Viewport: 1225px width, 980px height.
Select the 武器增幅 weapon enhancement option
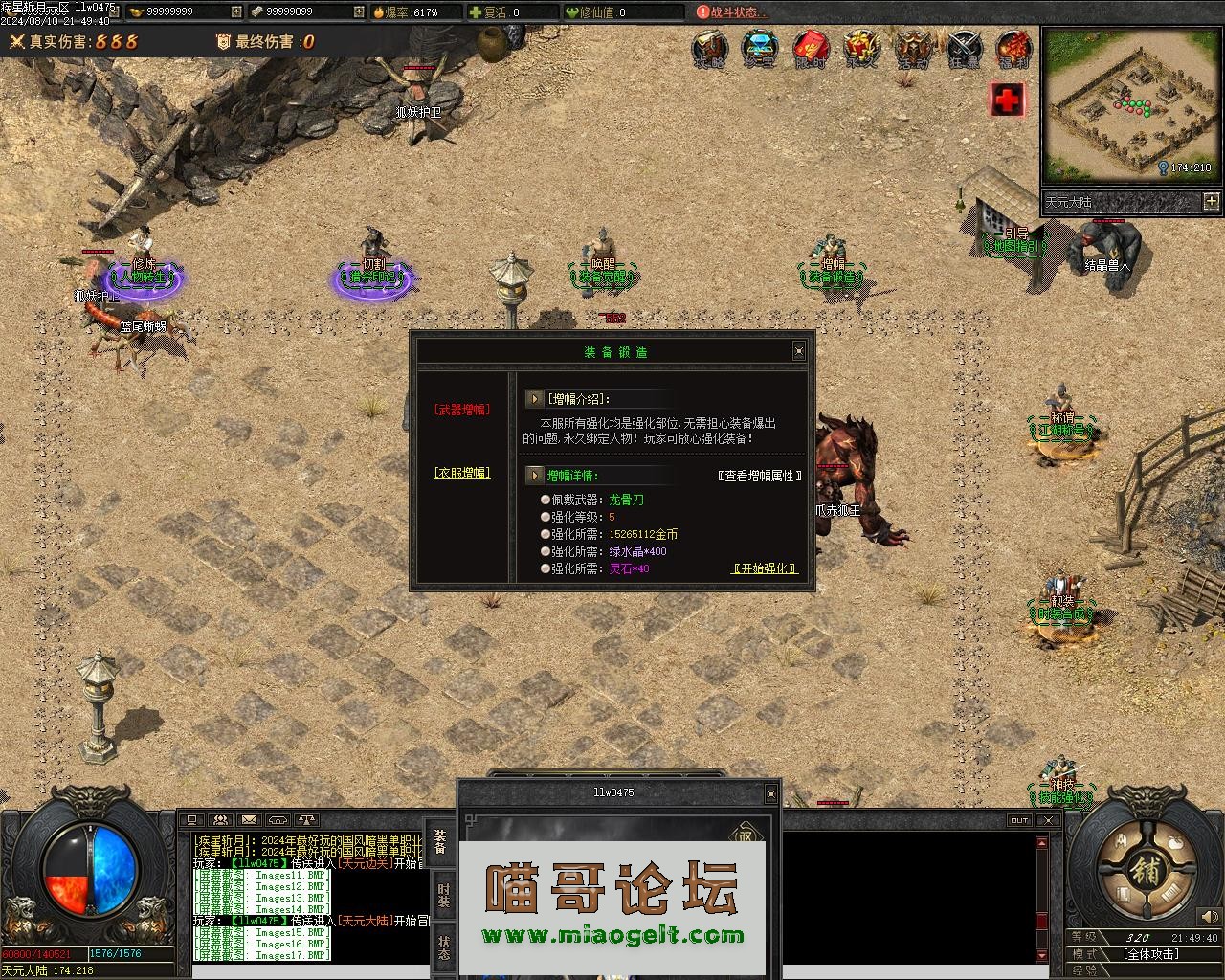click(x=462, y=410)
